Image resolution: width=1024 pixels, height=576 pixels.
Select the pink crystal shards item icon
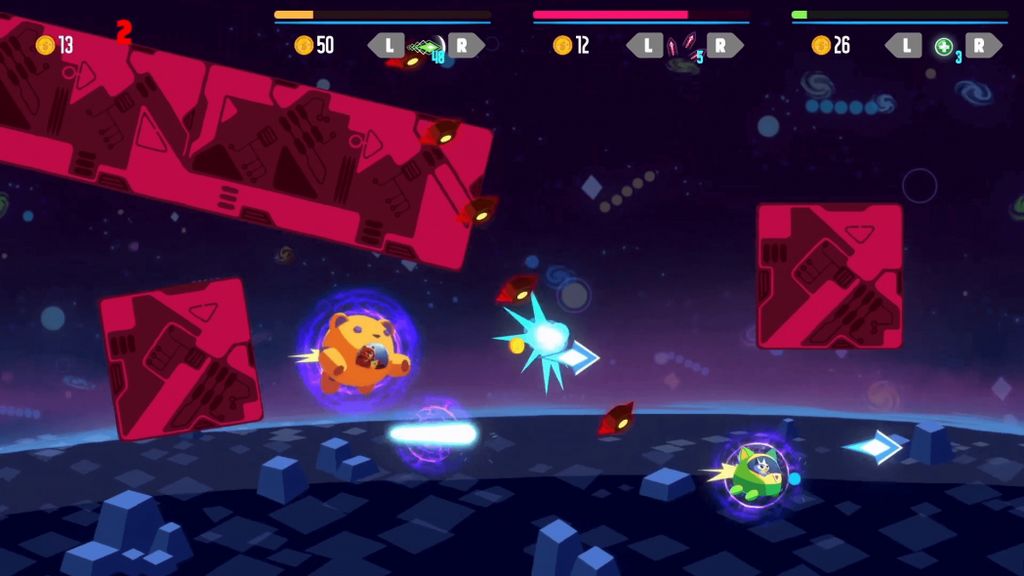pyautogui.click(x=685, y=45)
